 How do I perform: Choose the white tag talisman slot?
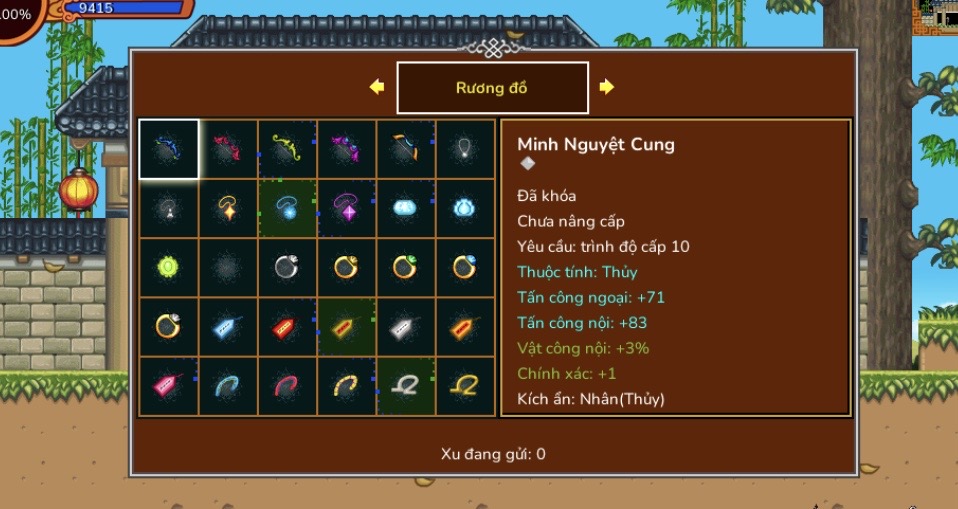[x=407, y=326]
